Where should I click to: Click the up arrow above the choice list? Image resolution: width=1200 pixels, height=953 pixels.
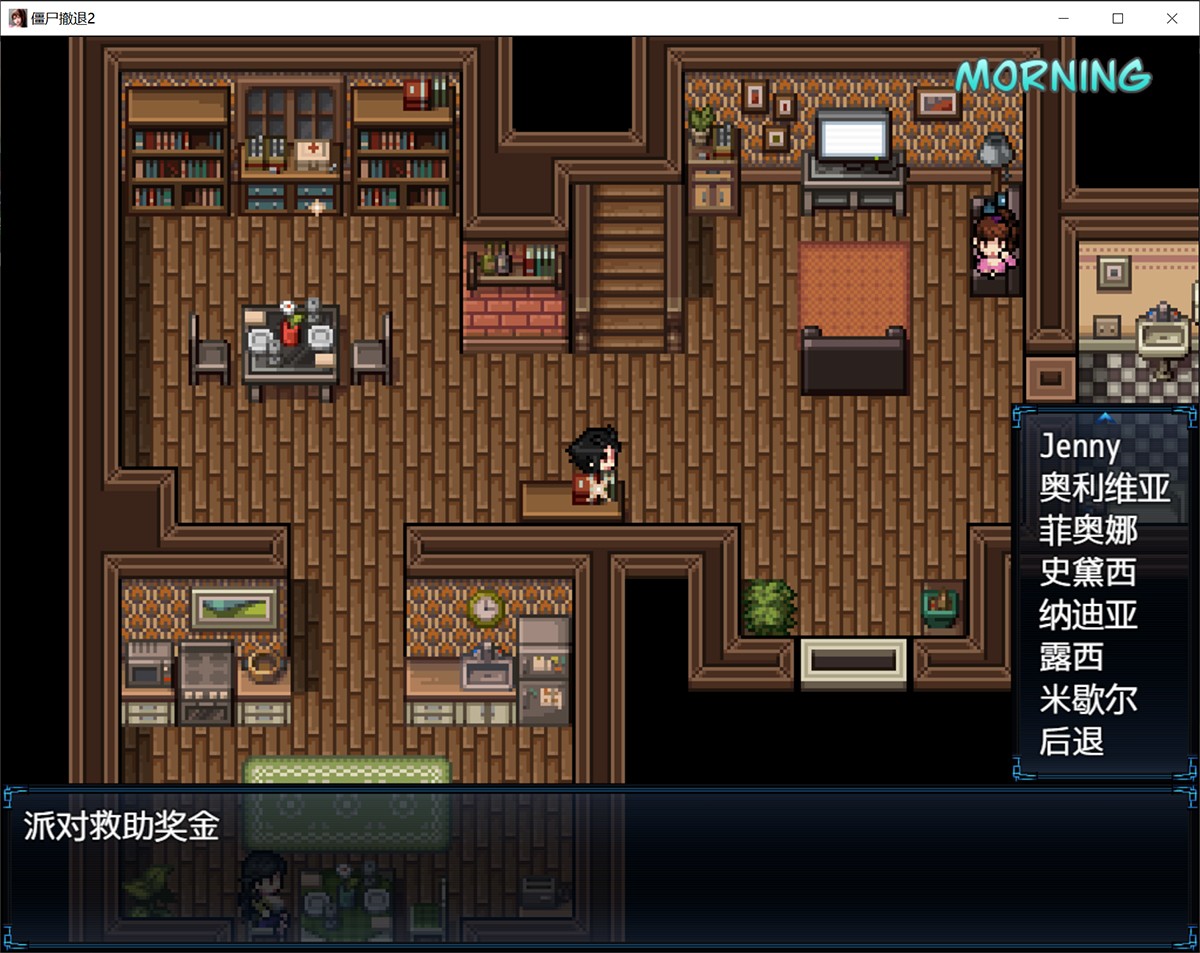(1105, 417)
